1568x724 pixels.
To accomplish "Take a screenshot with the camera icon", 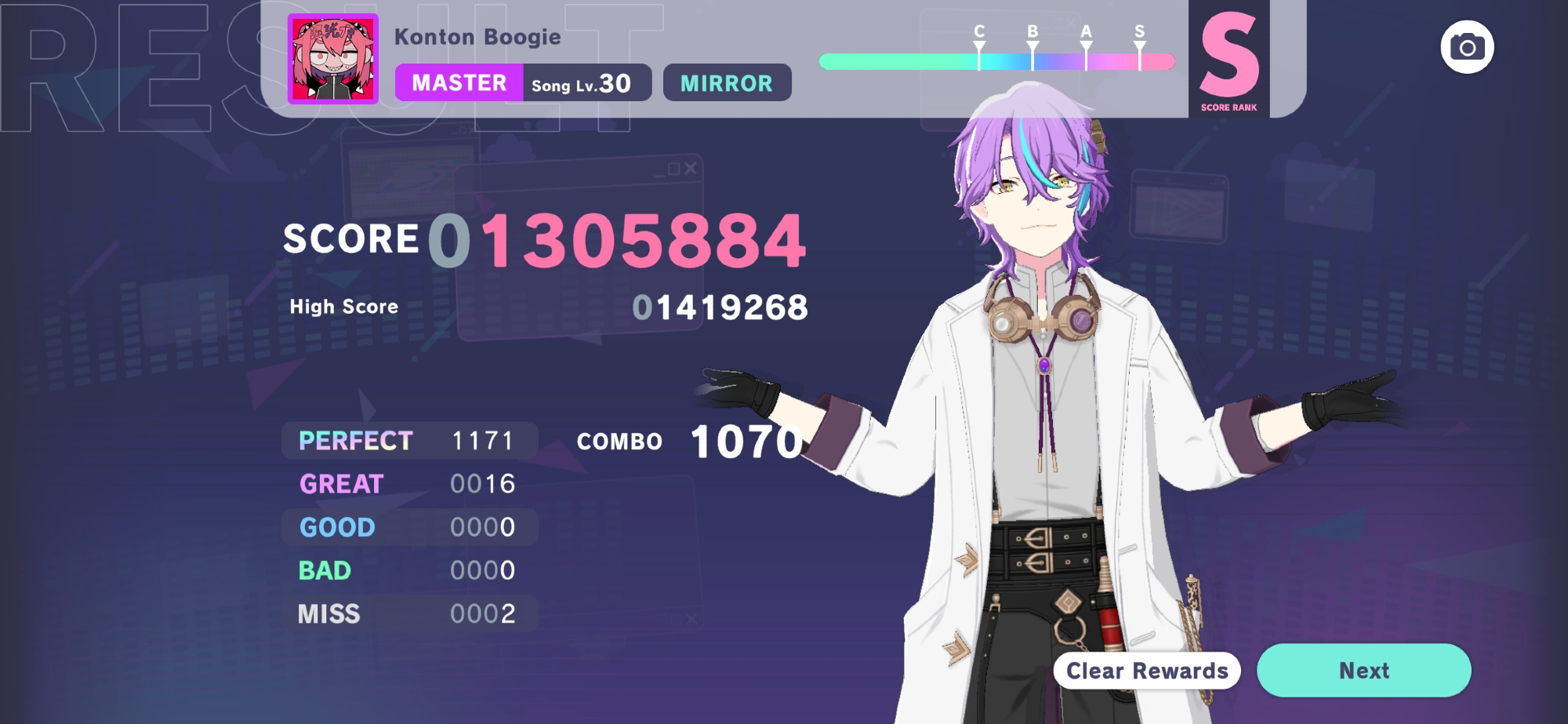I will (1467, 48).
